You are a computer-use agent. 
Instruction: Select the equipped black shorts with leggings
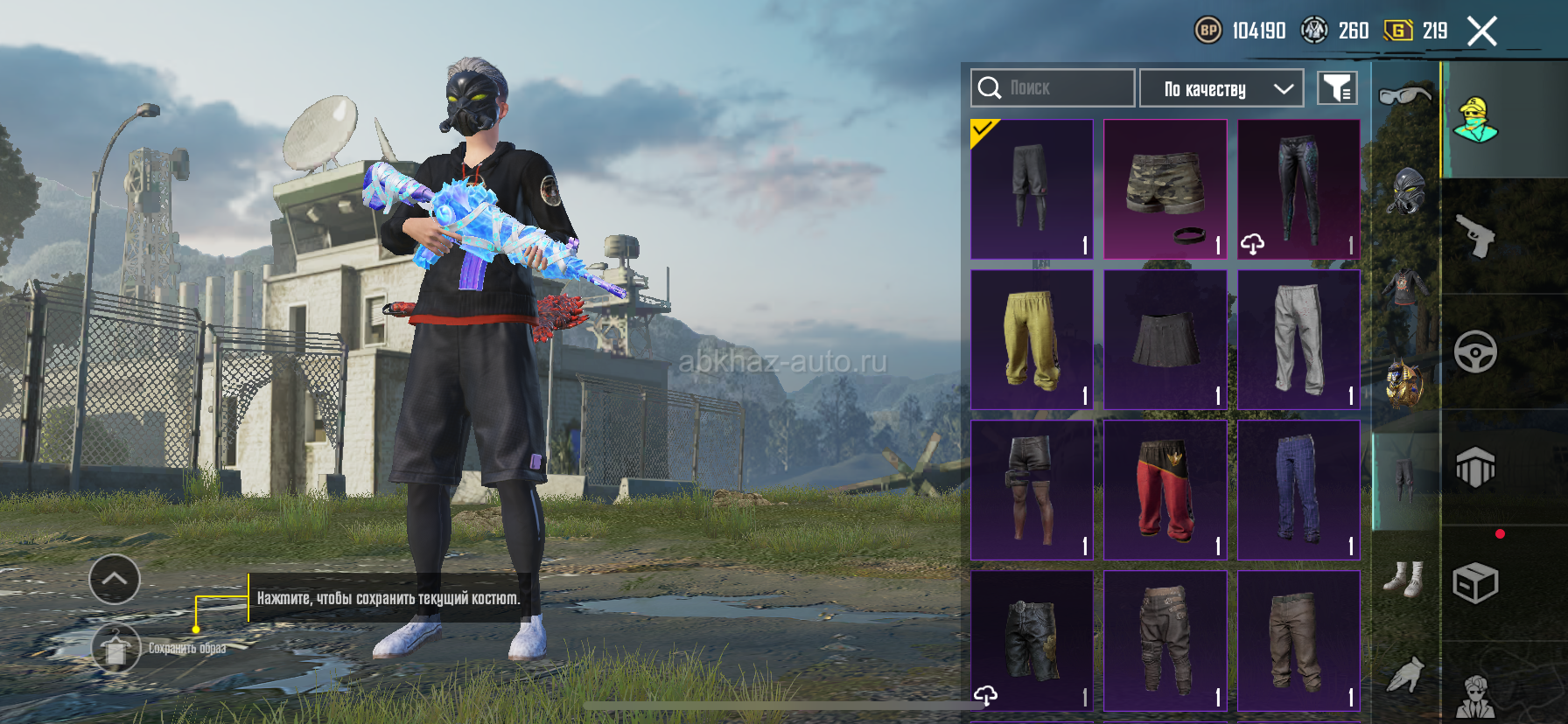pyautogui.click(x=1032, y=189)
